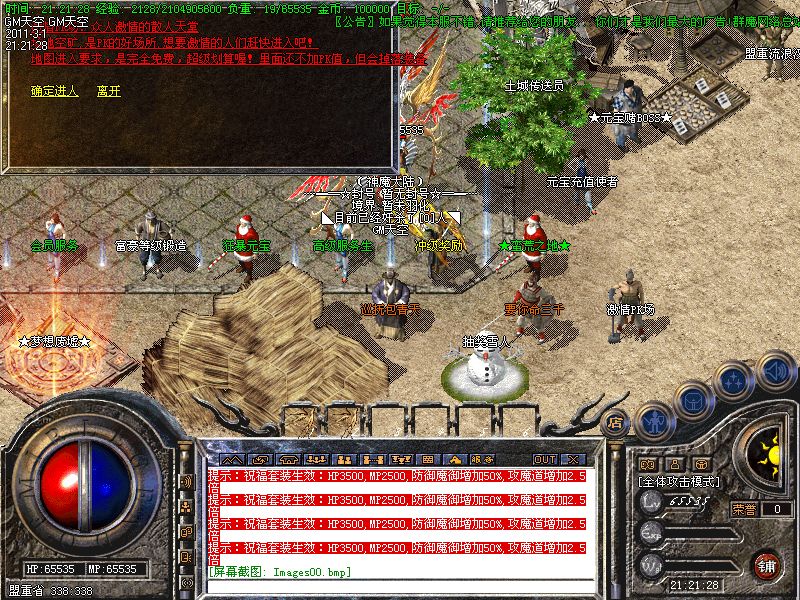Select 离开 to leave the dialogue
Screen dimensions: 800x600
click(x=109, y=91)
